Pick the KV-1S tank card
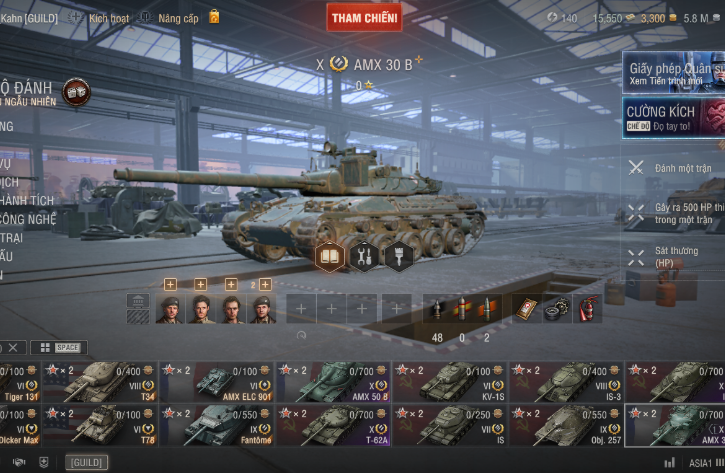 (450, 382)
